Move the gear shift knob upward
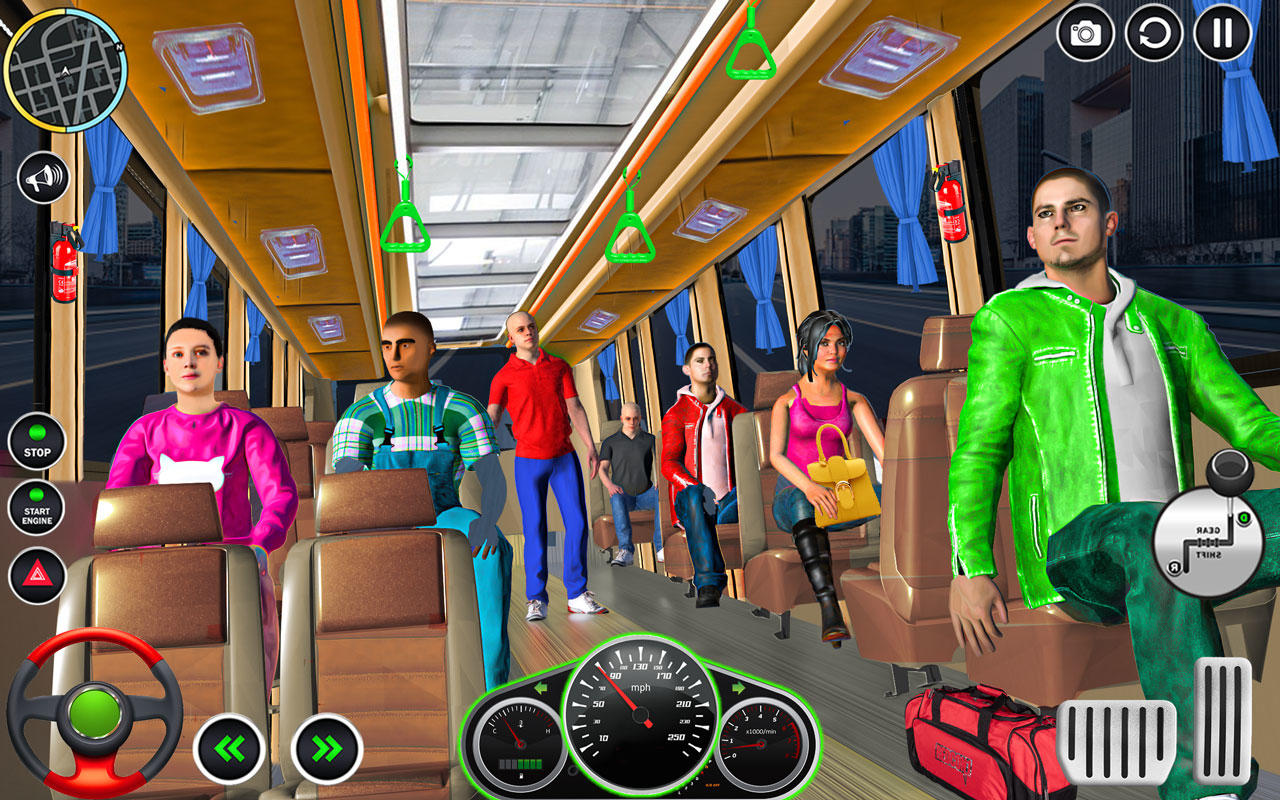The width and height of the screenshot is (1280, 800). pos(1228,470)
